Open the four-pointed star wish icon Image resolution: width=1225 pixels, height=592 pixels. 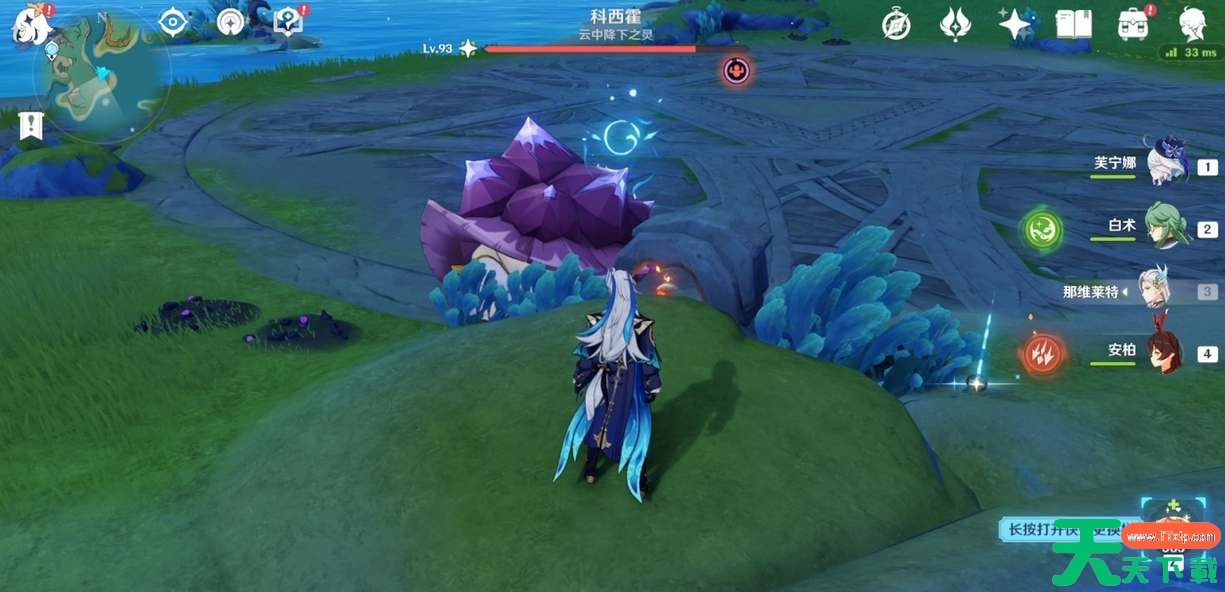[1015, 24]
